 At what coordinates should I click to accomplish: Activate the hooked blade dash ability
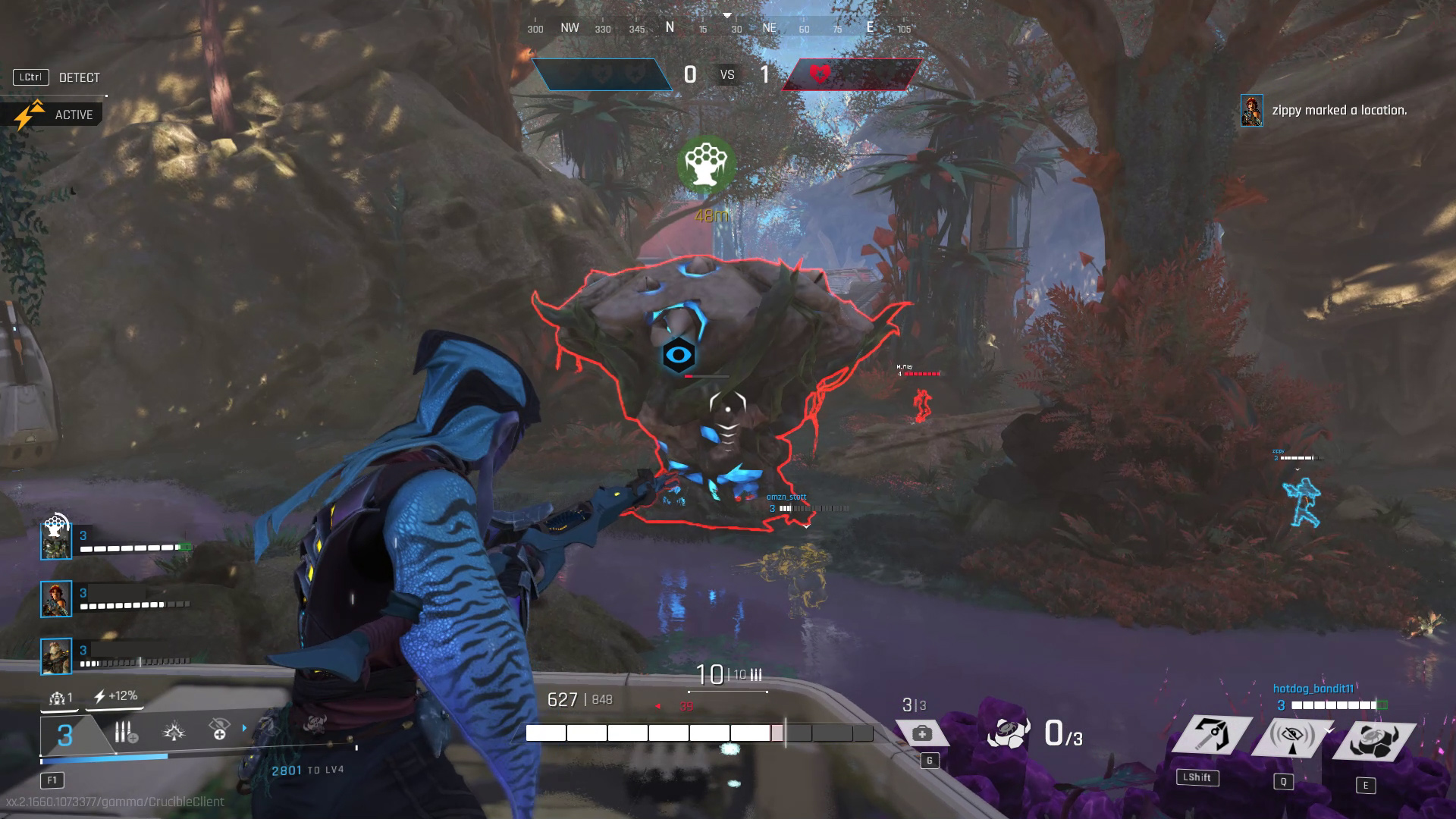[1212, 735]
